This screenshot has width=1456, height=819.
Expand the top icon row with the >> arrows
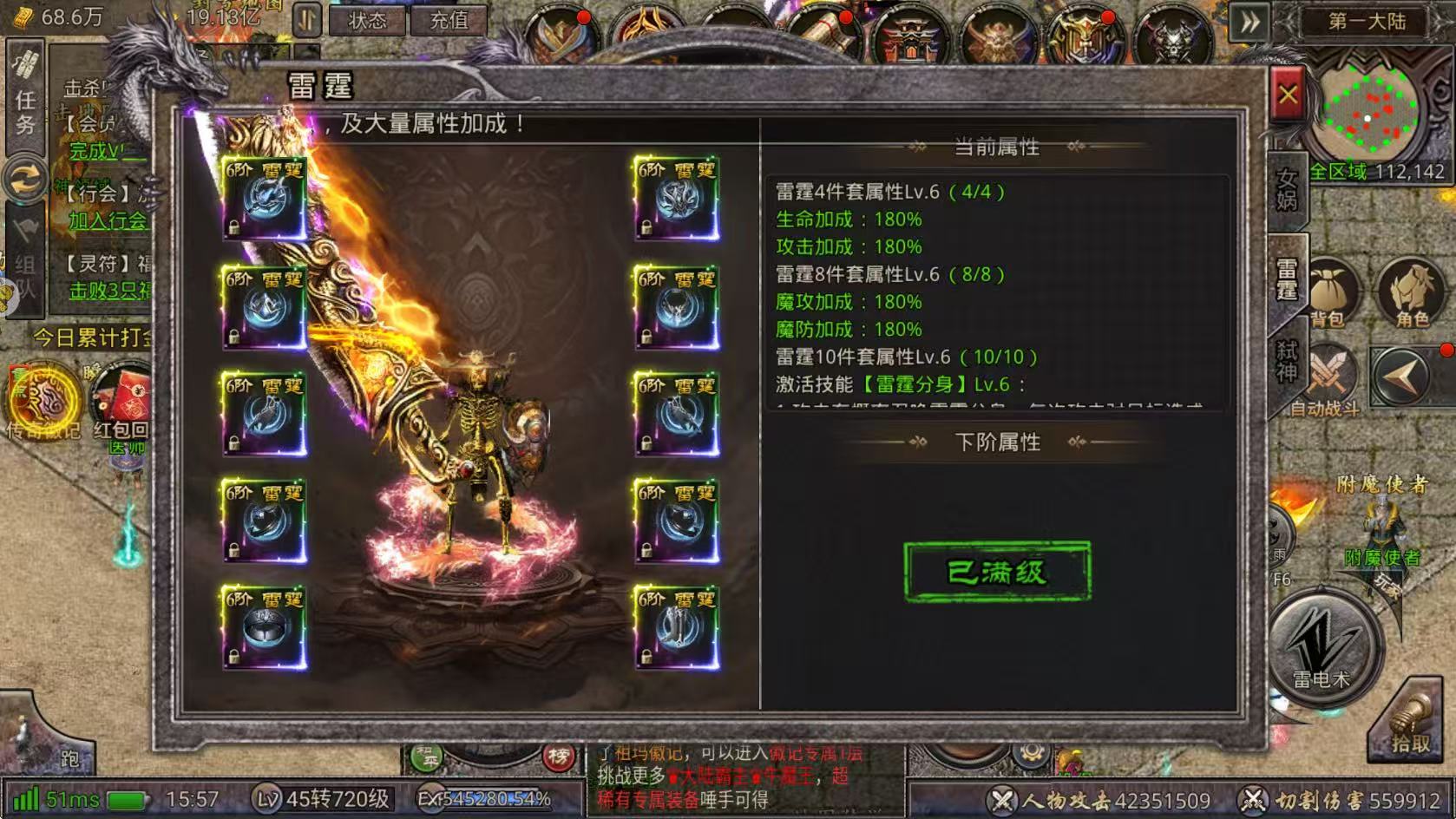1249,19
